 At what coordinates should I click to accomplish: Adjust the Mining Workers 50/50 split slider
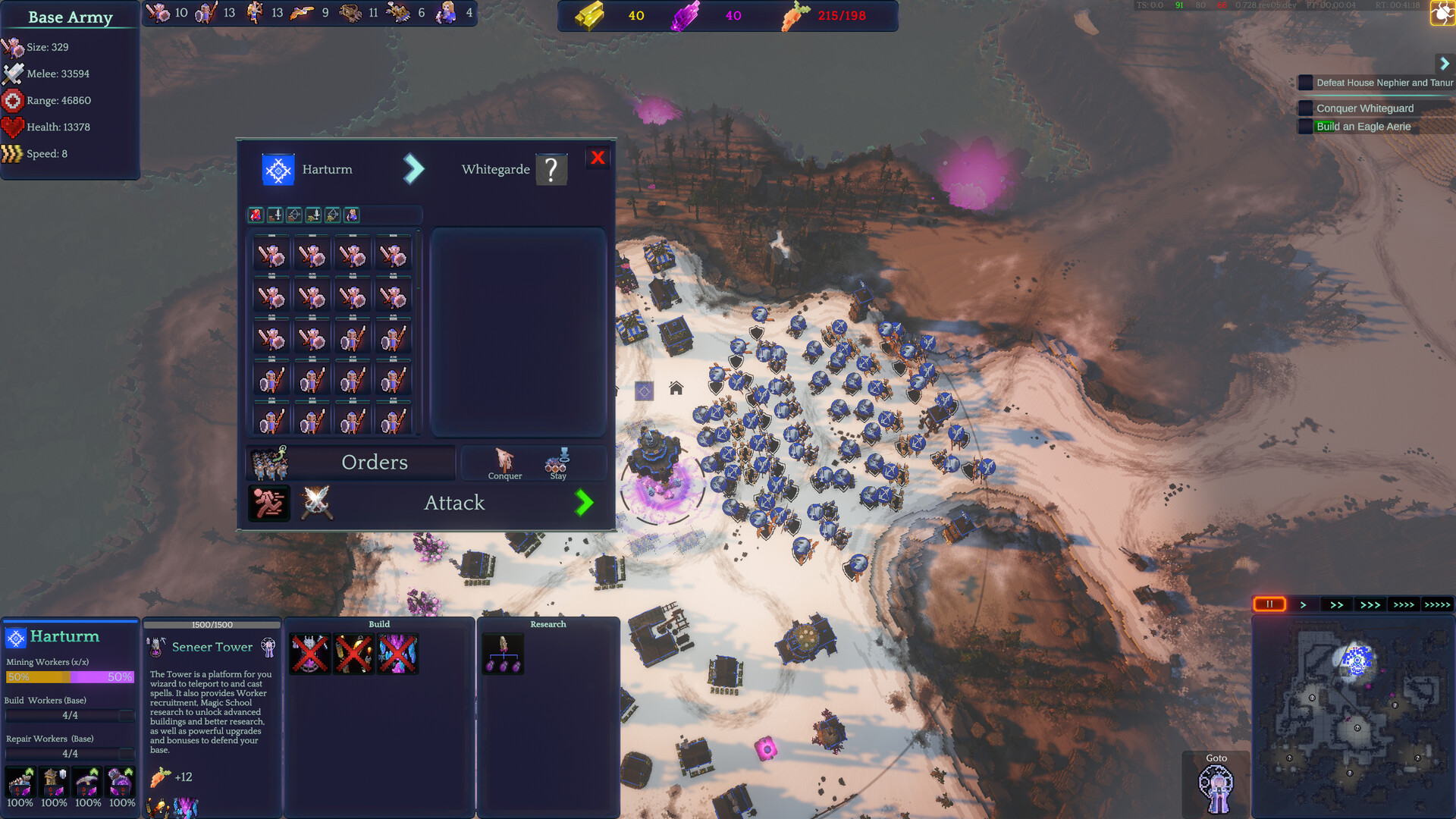(70, 676)
